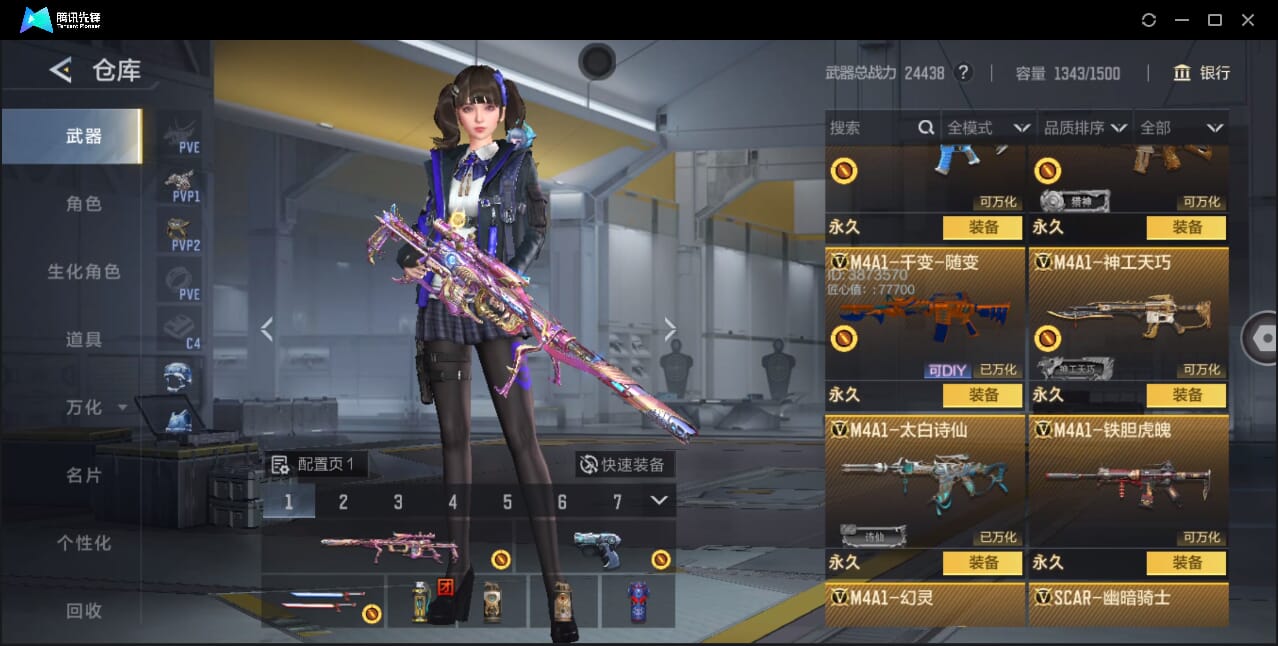Go back from the 仓库 warehouse screen
The image size is (1278, 646).
coord(61,70)
